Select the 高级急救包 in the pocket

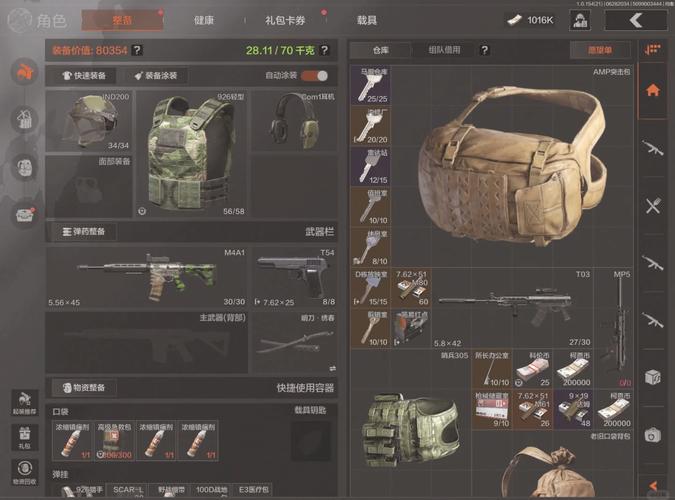click(x=114, y=440)
